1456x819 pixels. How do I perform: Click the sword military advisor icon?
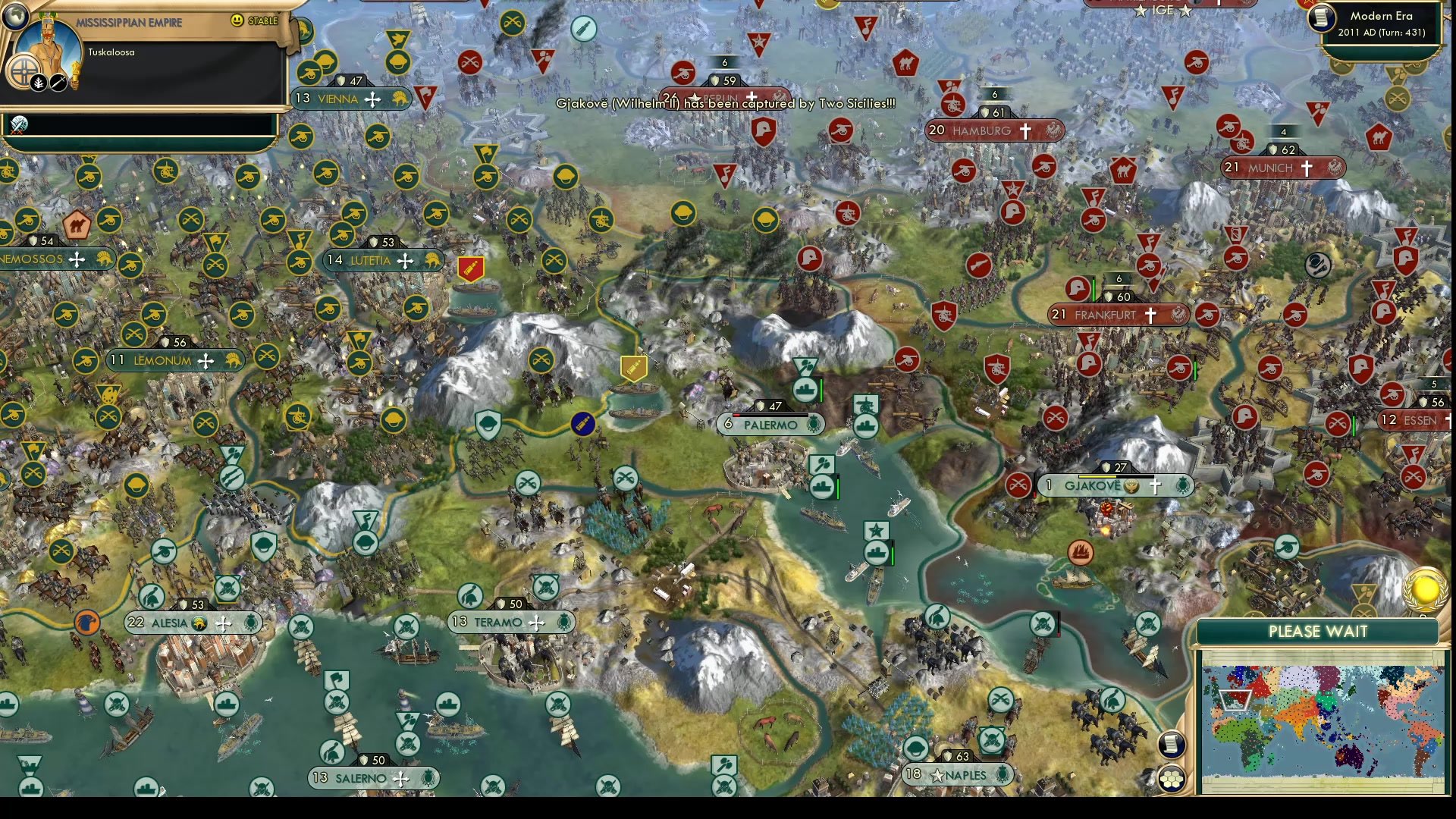58,82
